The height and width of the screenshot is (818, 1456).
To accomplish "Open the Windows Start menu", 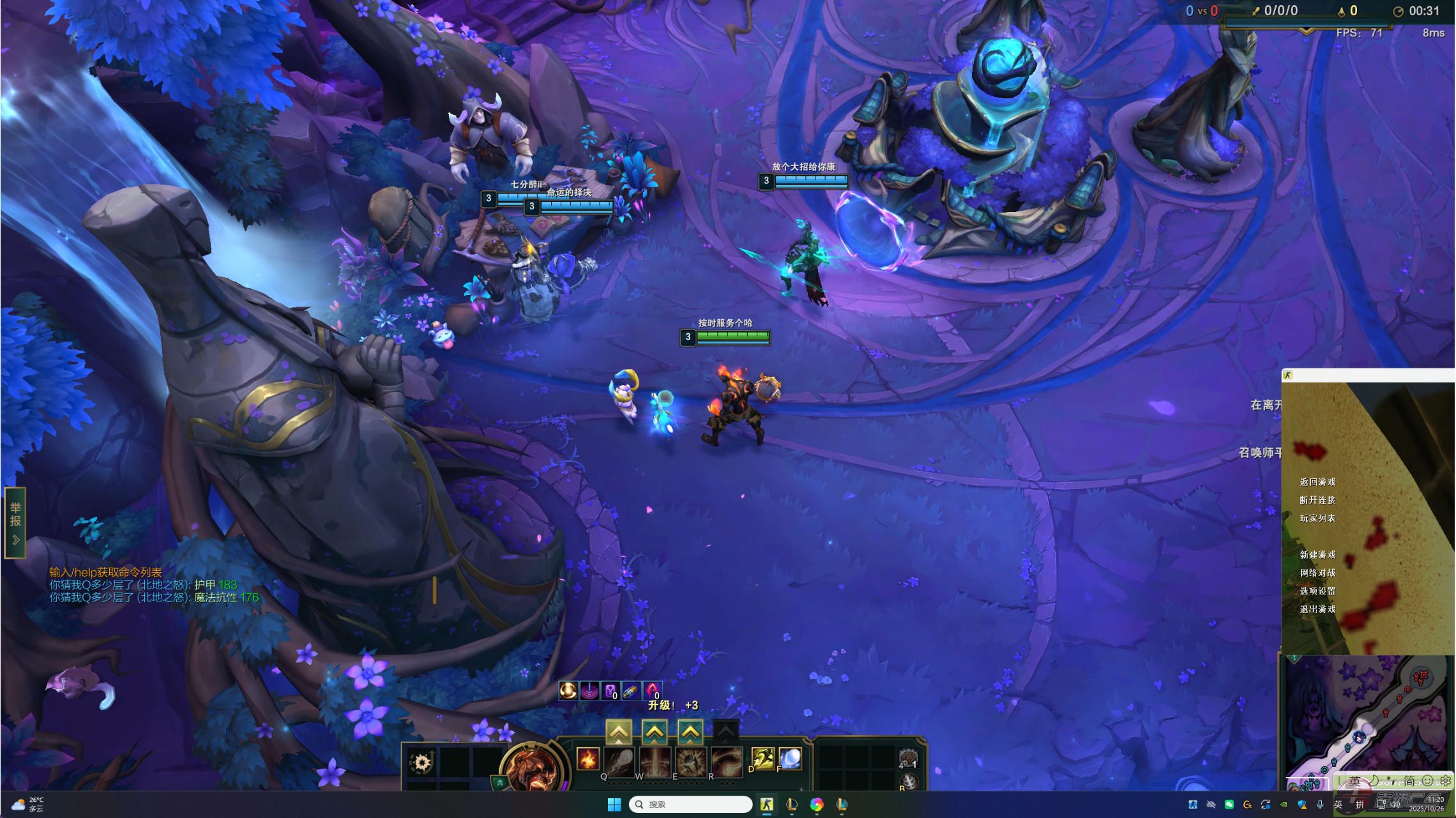I will point(614,805).
